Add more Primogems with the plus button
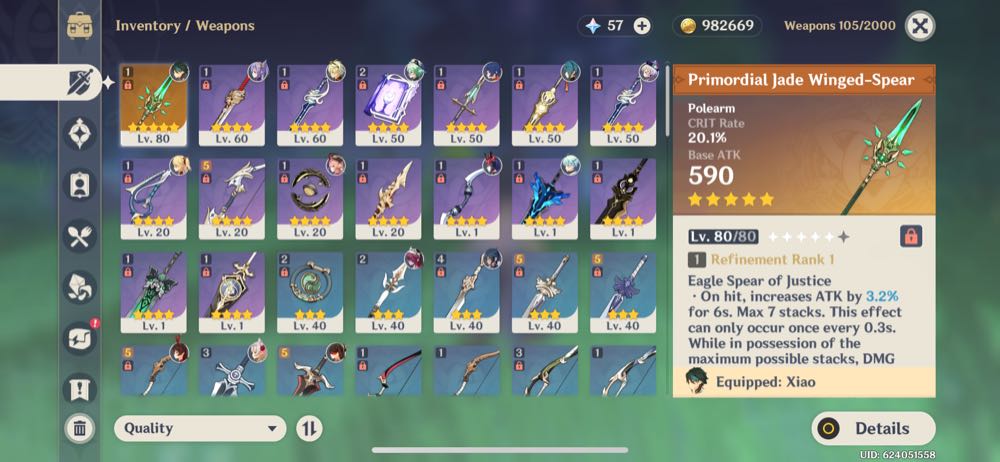Image resolution: width=1000 pixels, height=462 pixels. (642, 26)
